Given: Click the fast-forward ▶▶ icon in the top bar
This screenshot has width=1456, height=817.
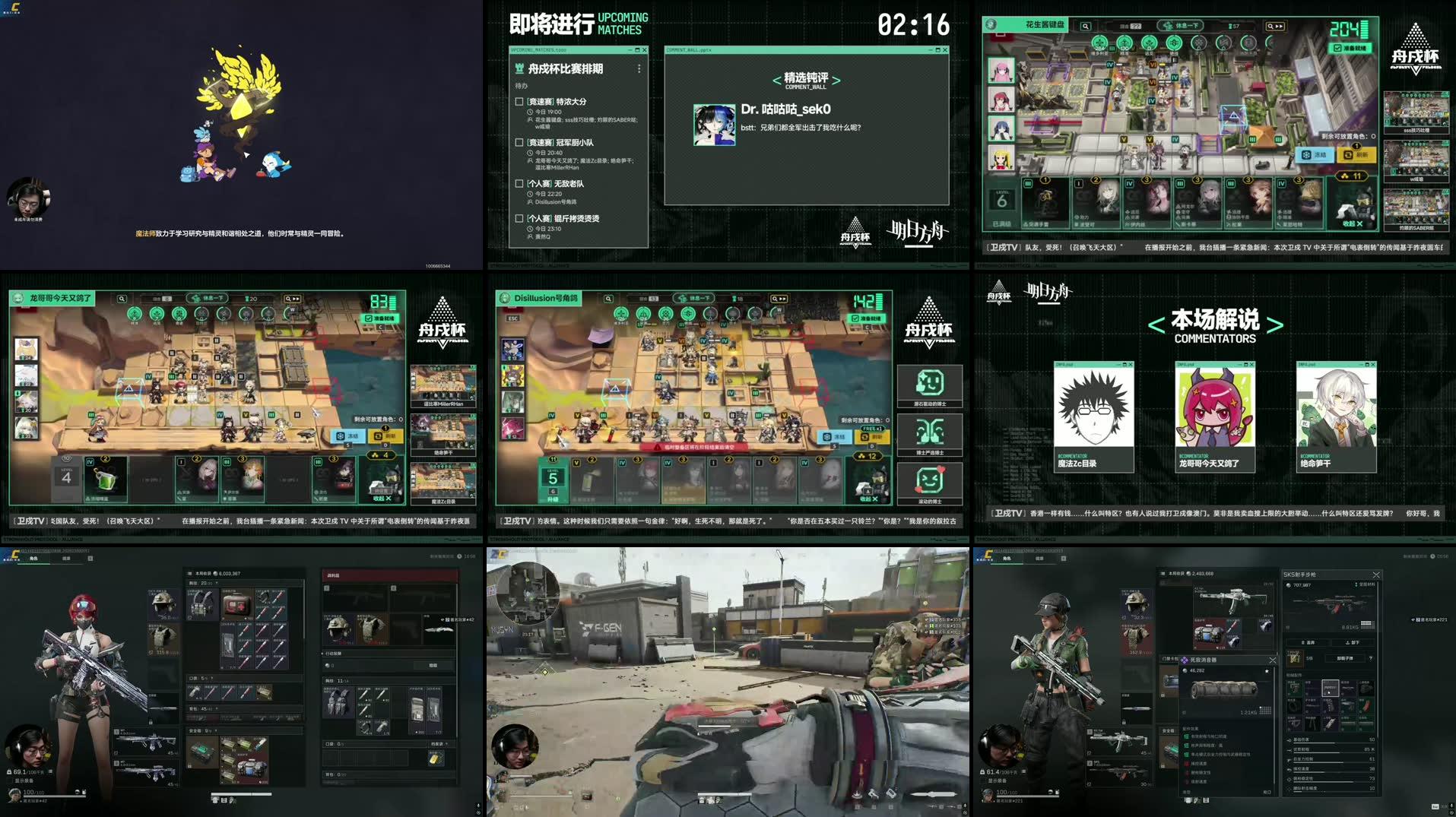Looking at the screenshot, I should 1279,26.
